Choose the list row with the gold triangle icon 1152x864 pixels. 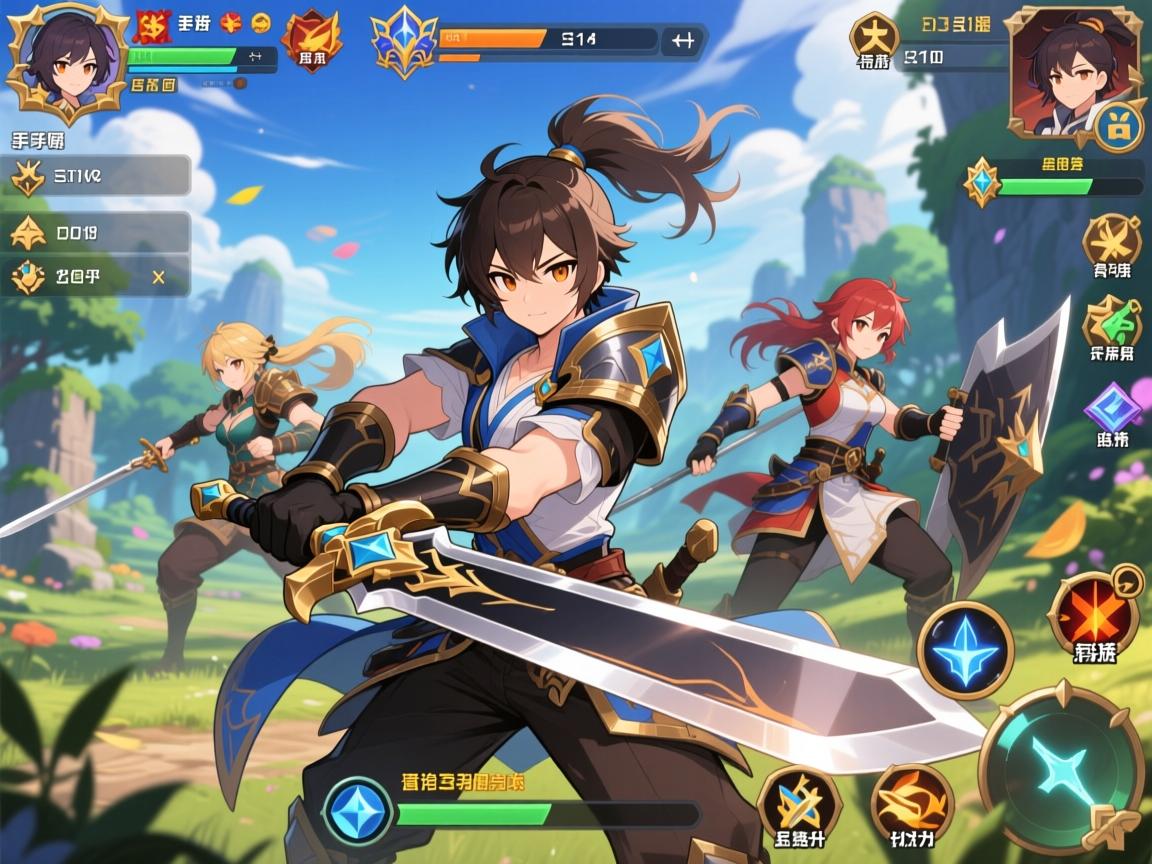click(x=100, y=233)
